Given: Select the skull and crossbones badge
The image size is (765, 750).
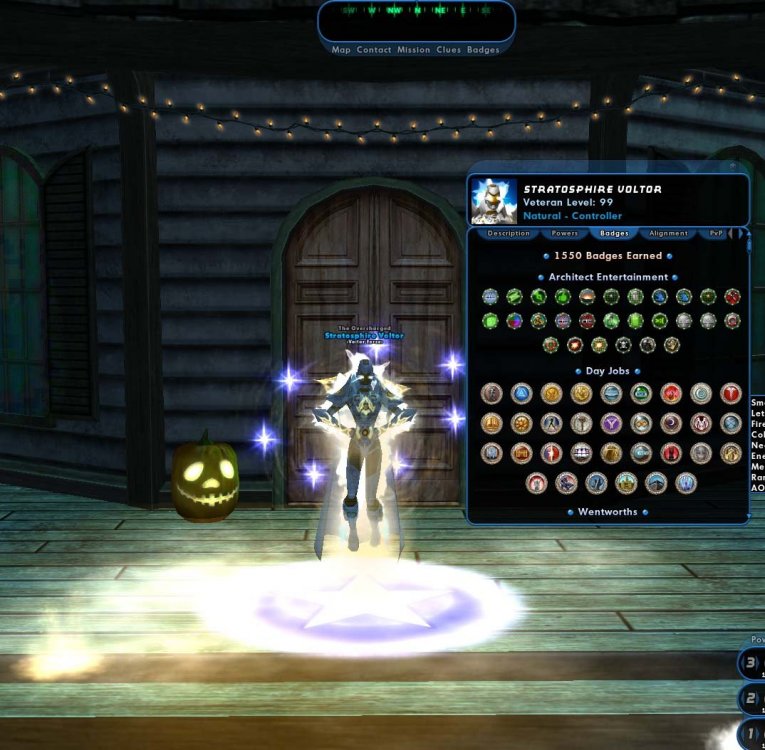Looking at the screenshot, I should click(x=623, y=345).
